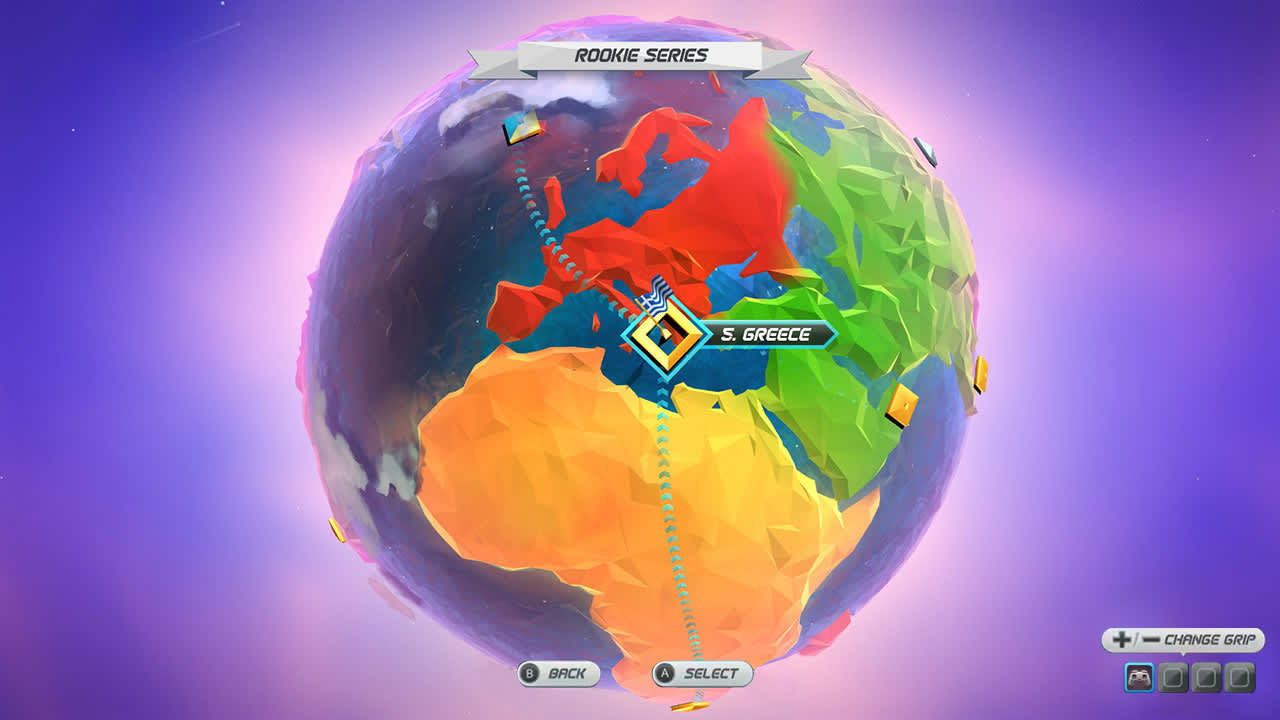1280x720 pixels.
Task: Click the plus icon in the grip control
Action: pos(1122,638)
